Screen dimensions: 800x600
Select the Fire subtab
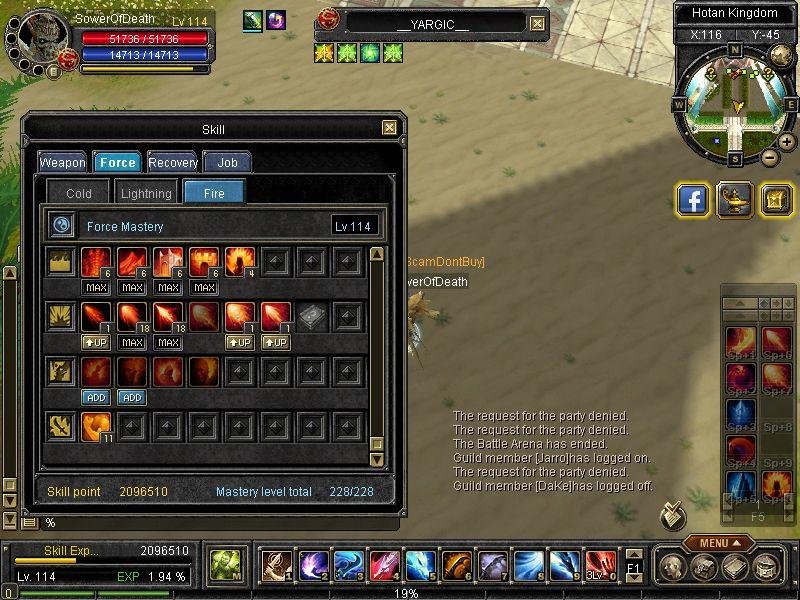point(214,193)
